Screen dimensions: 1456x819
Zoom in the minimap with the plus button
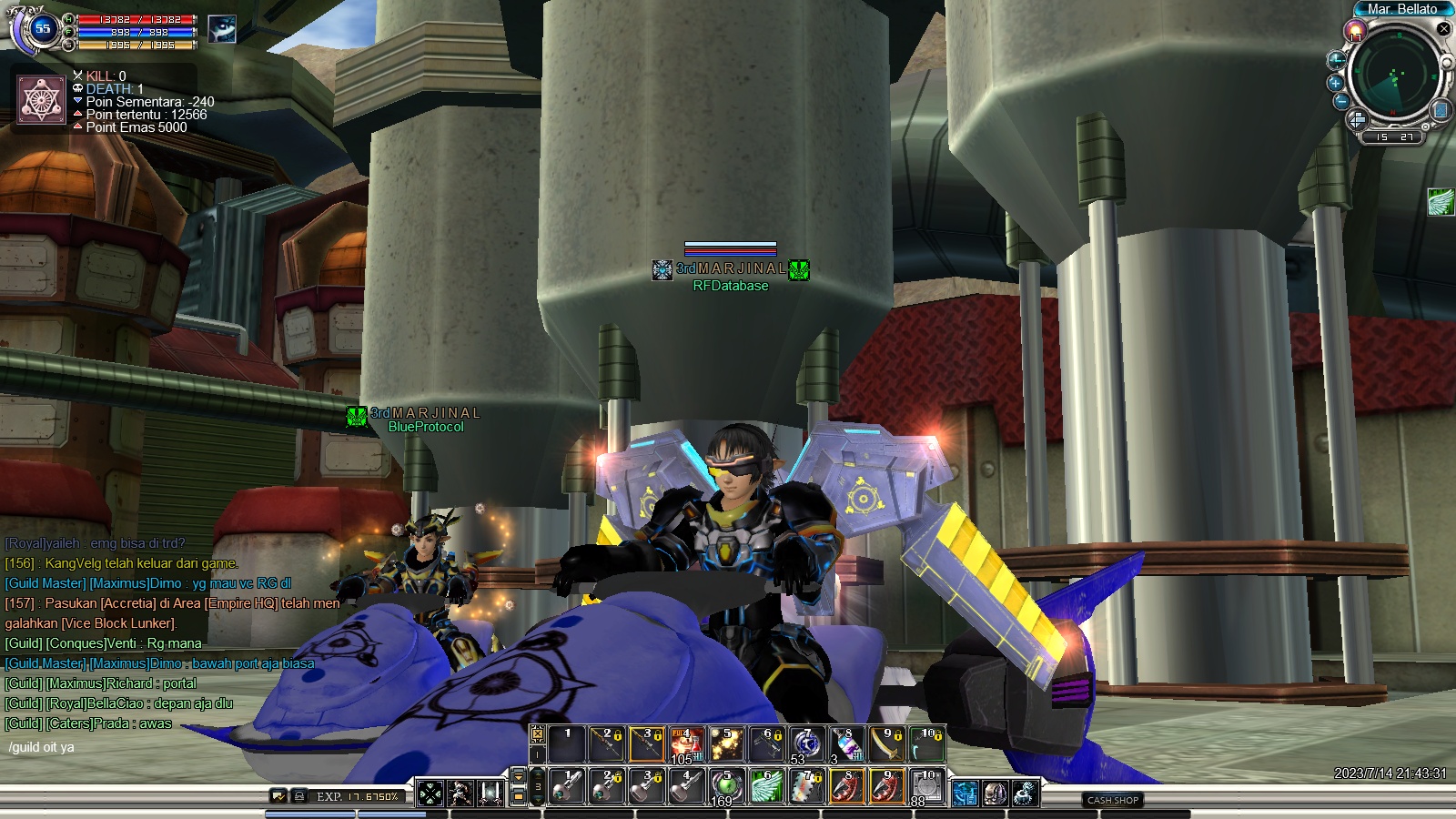tap(1336, 83)
